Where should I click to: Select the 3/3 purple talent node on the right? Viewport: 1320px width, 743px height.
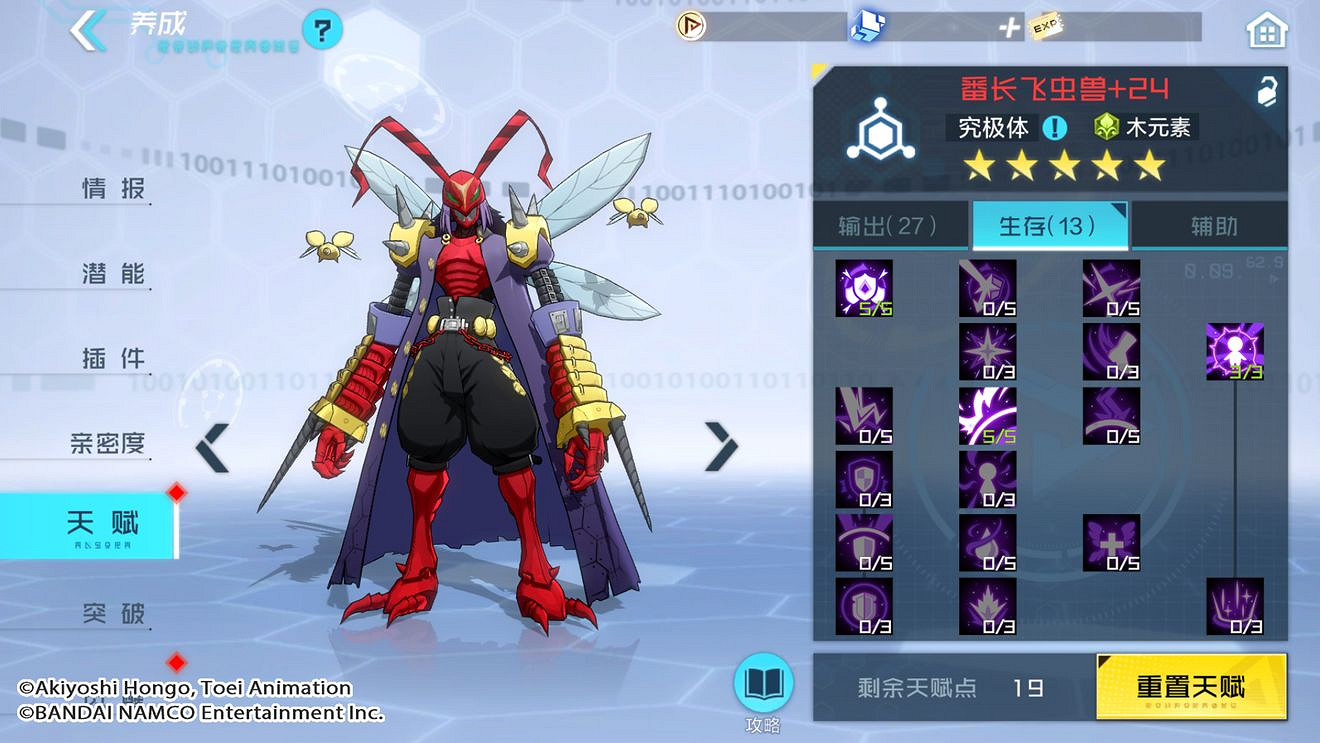pyautogui.click(x=1236, y=352)
